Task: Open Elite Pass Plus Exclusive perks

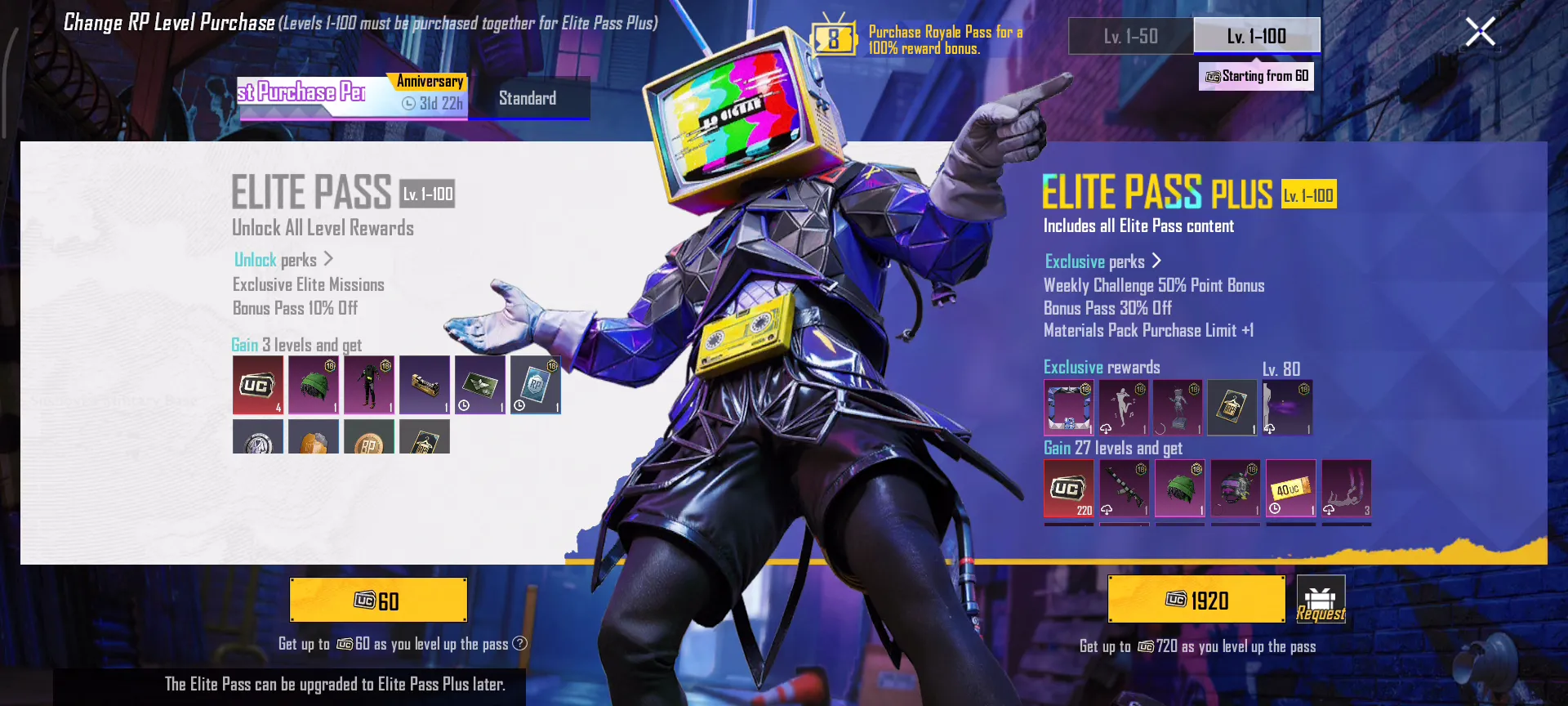Action: point(1102,261)
